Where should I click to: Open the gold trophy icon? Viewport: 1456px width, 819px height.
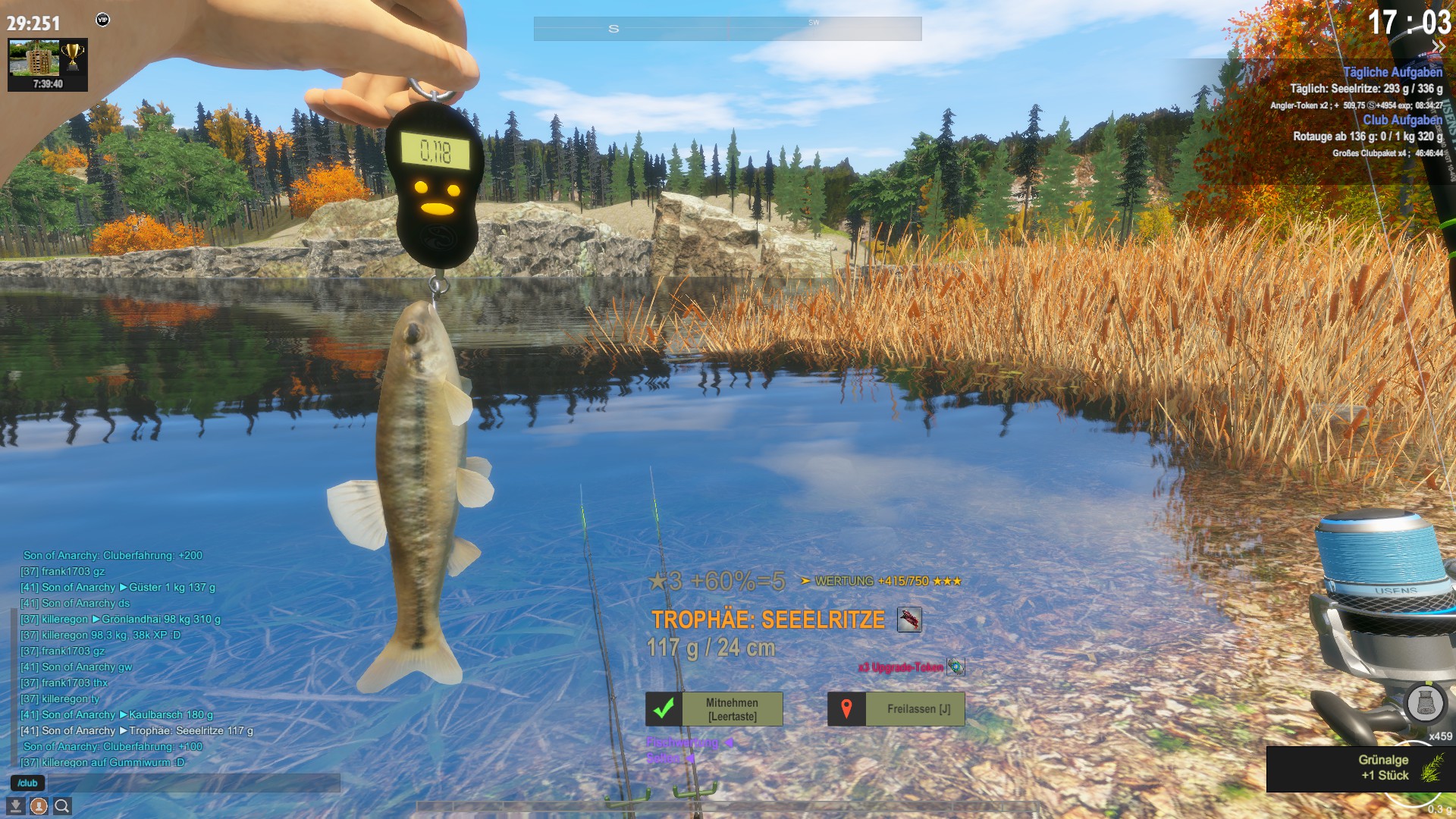coord(73,56)
